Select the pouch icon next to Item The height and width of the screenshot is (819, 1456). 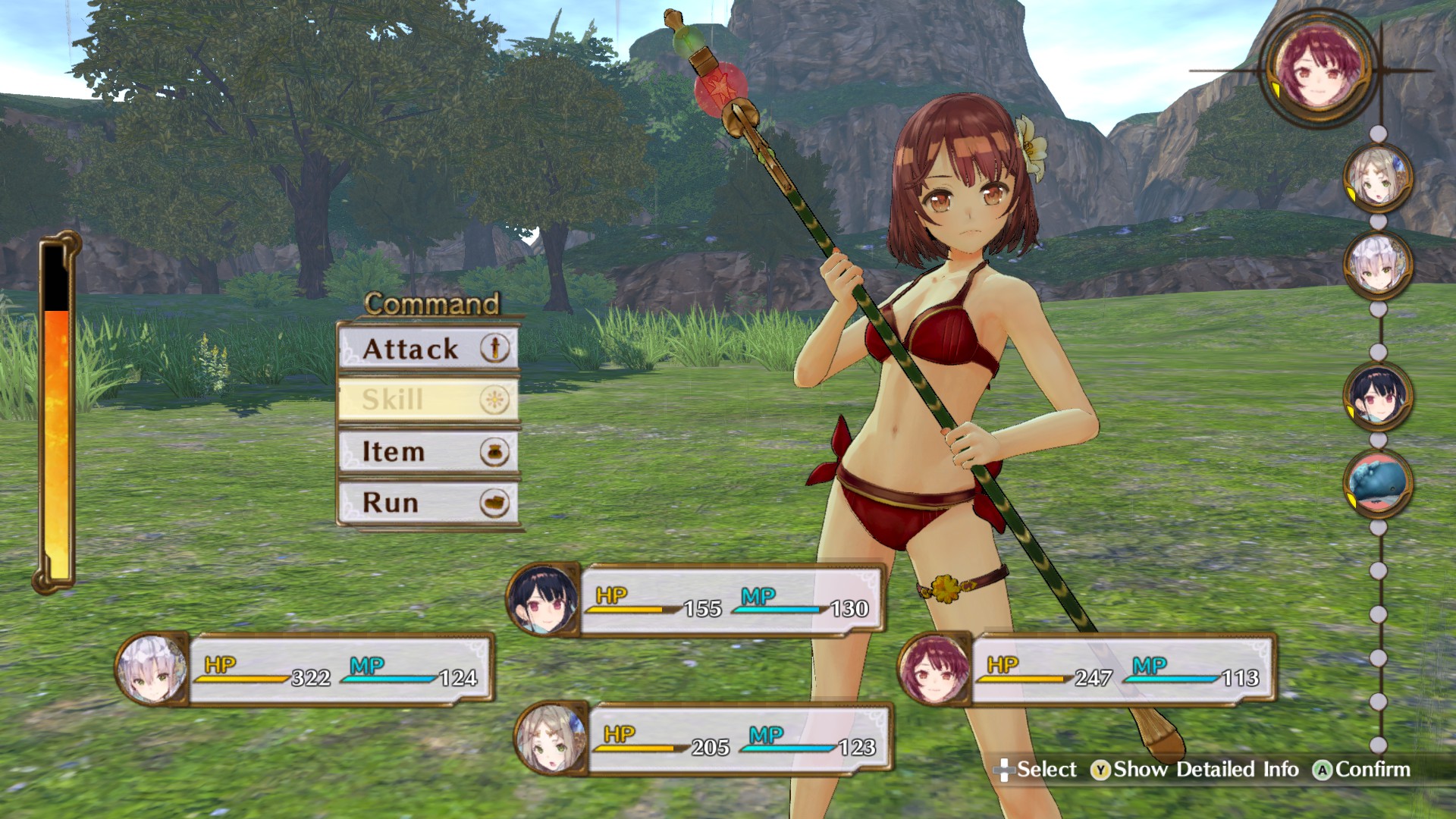pyautogui.click(x=494, y=451)
